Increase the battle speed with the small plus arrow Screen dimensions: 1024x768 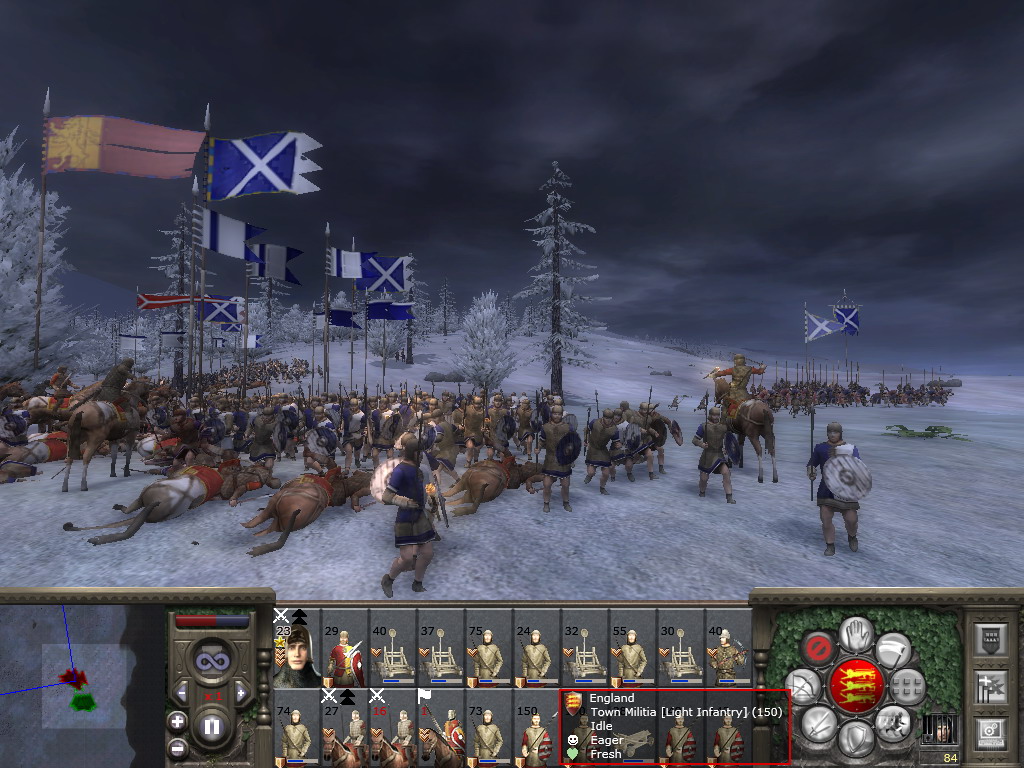click(x=241, y=692)
